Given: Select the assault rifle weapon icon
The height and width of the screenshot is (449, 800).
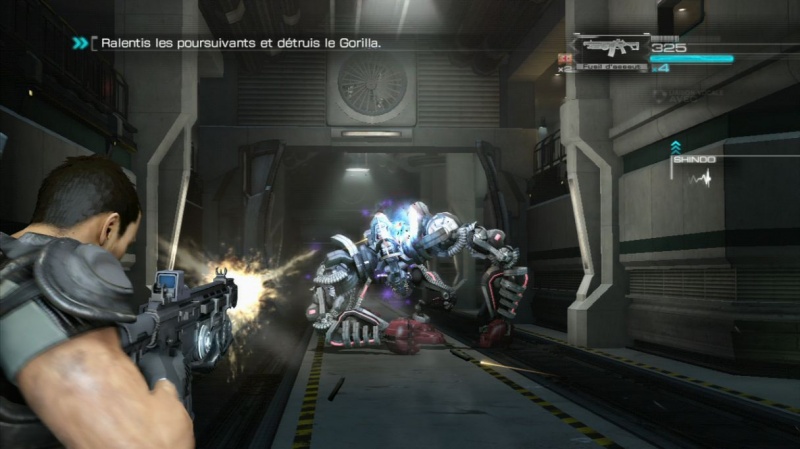Looking at the screenshot, I should point(610,46).
